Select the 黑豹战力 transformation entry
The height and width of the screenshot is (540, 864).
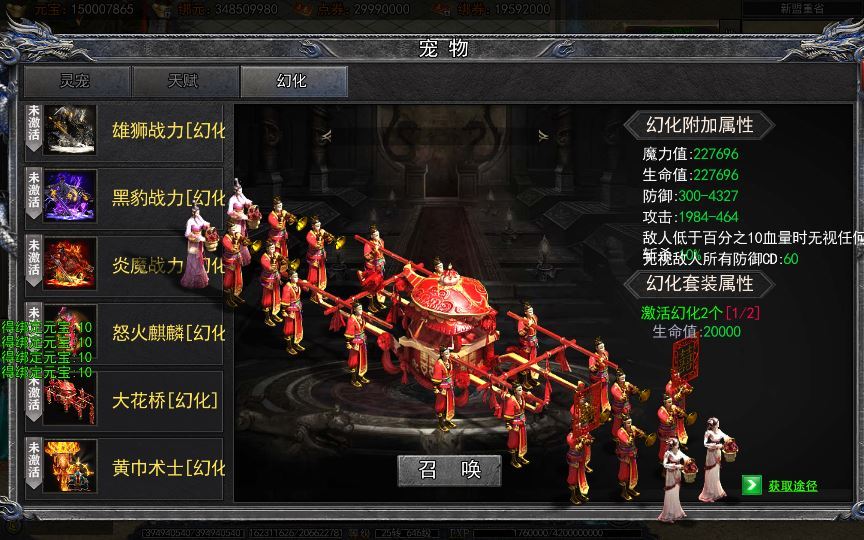point(130,197)
